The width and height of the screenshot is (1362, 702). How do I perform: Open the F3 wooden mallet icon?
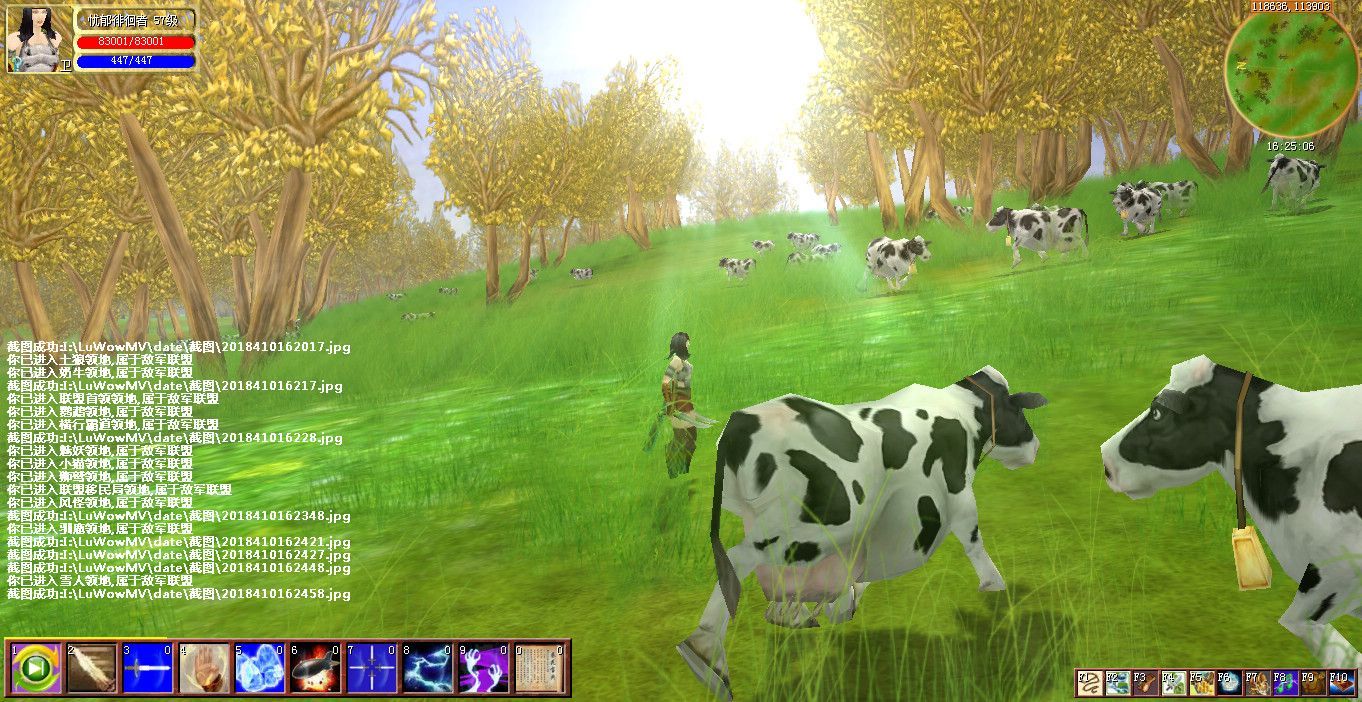click(1145, 683)
